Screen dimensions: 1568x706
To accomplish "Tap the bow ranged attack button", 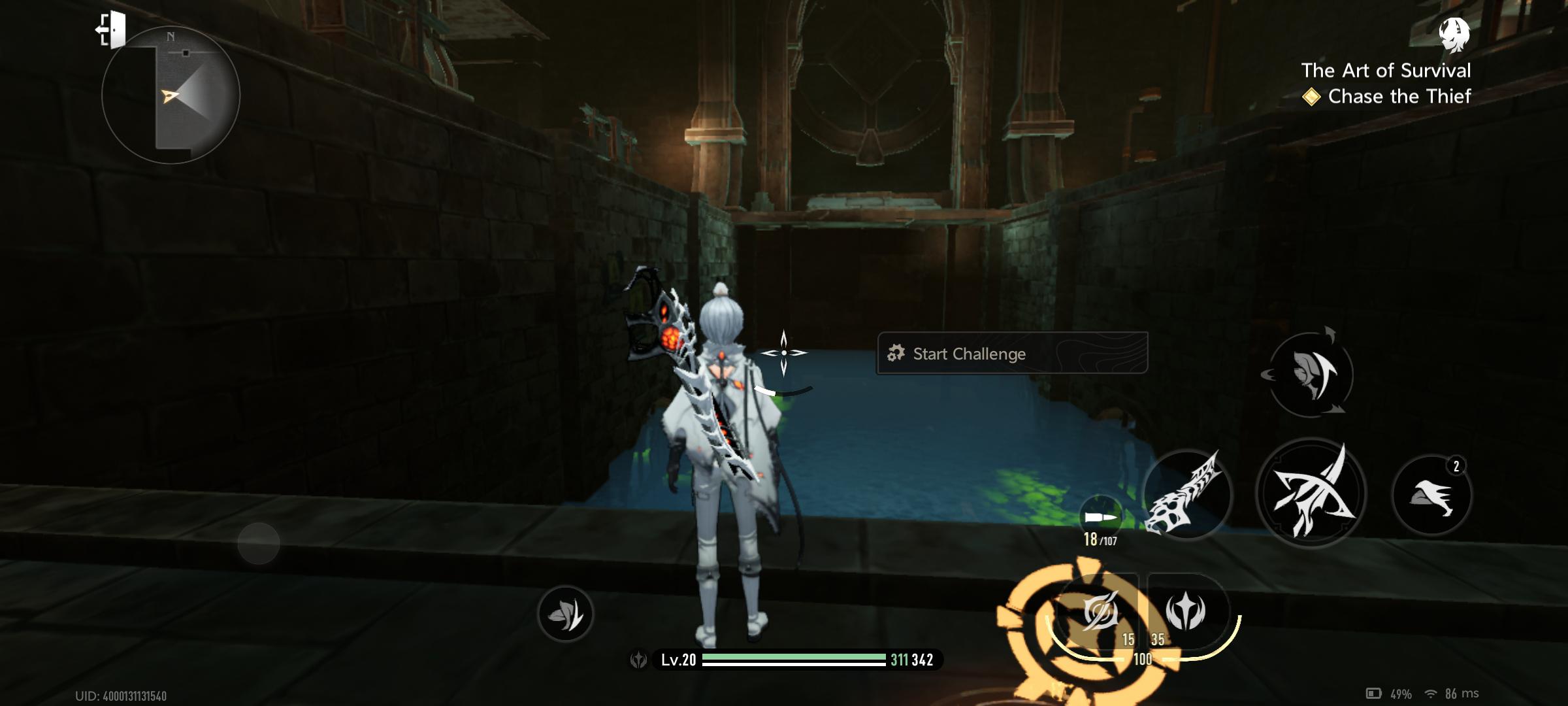I will 1310,494.
